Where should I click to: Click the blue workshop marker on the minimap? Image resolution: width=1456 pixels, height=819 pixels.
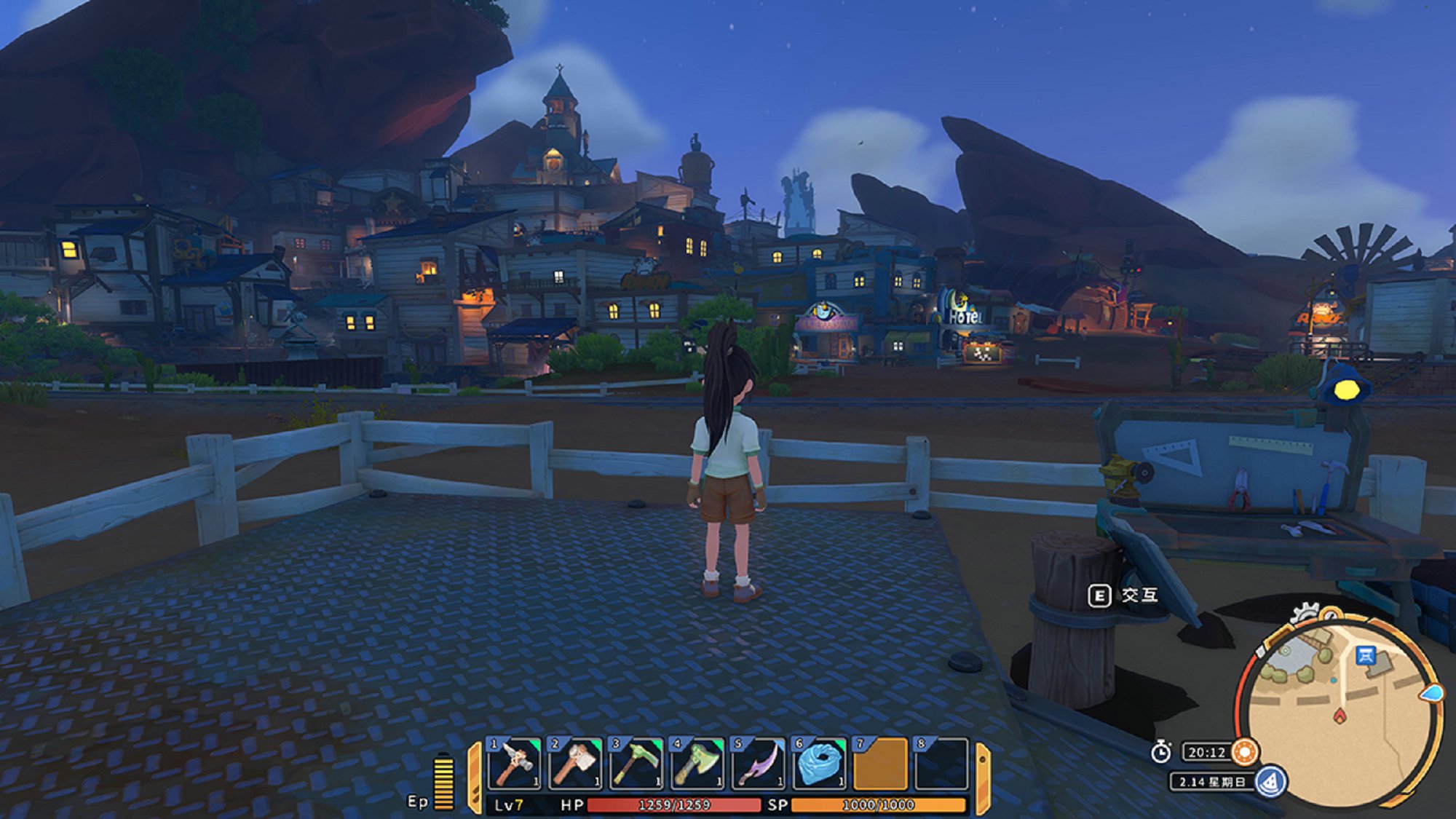point(1366,655)
